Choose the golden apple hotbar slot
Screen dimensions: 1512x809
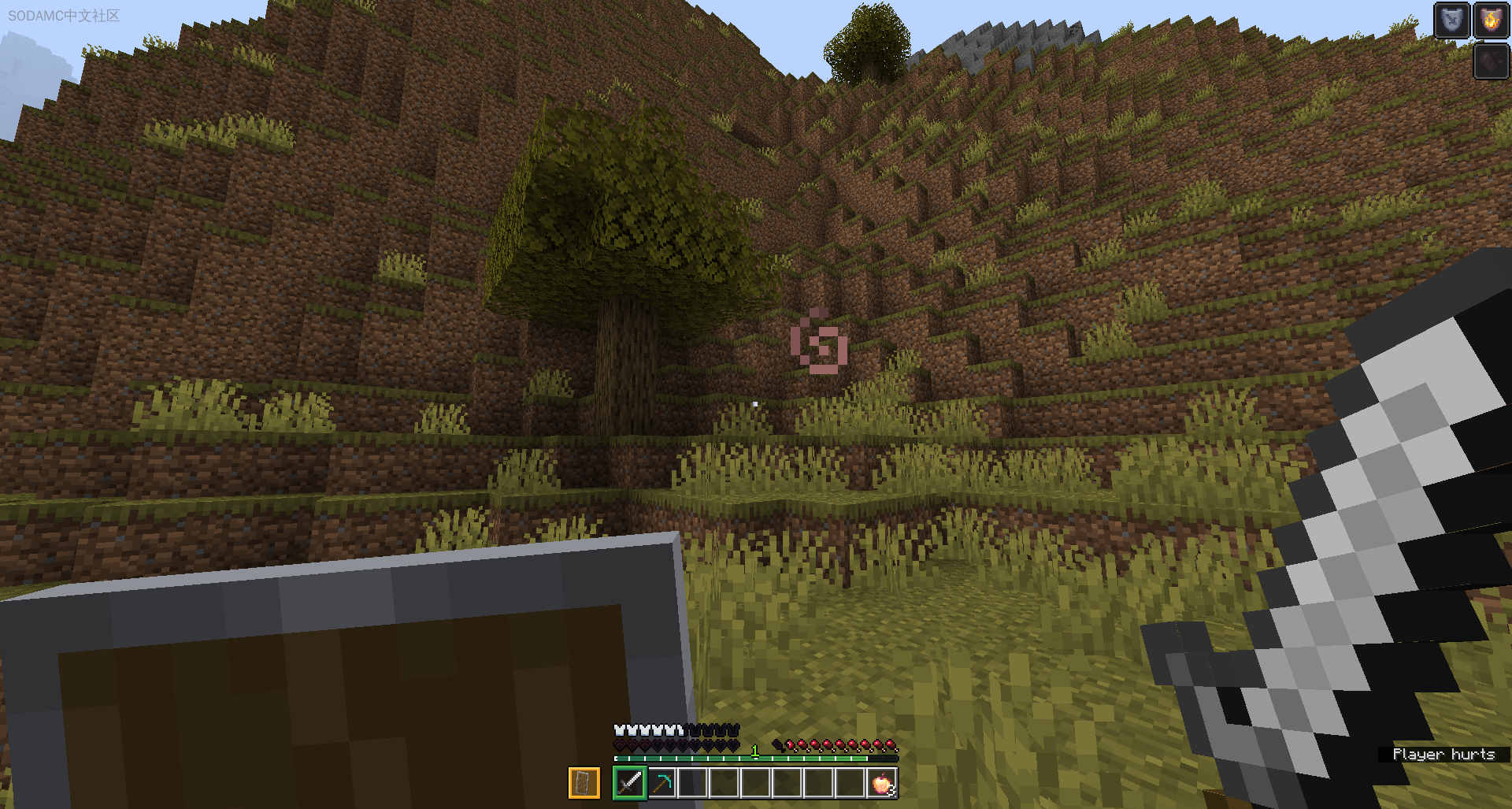coord(882,783)
